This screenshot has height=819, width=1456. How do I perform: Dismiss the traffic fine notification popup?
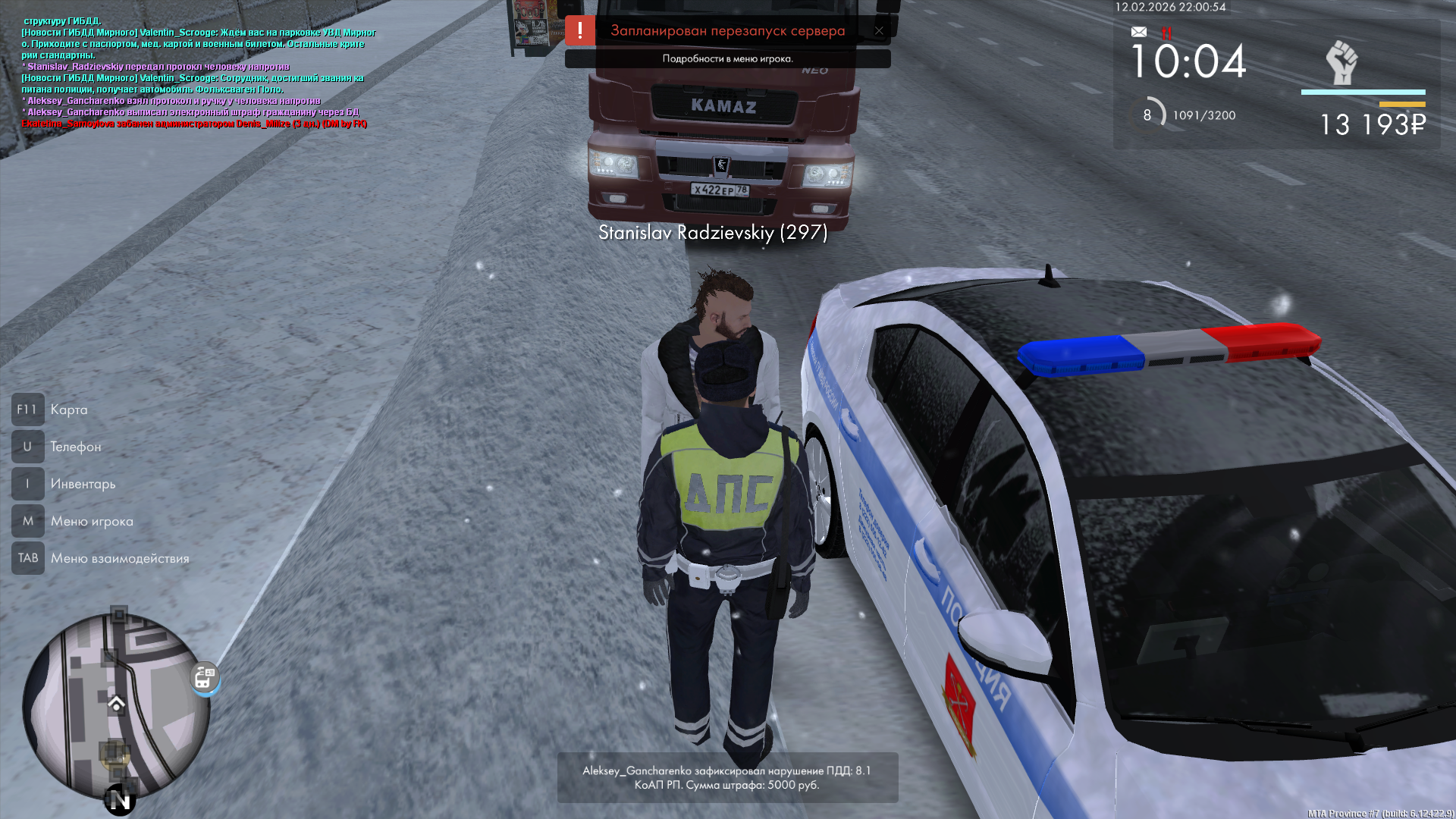(727, 777)
